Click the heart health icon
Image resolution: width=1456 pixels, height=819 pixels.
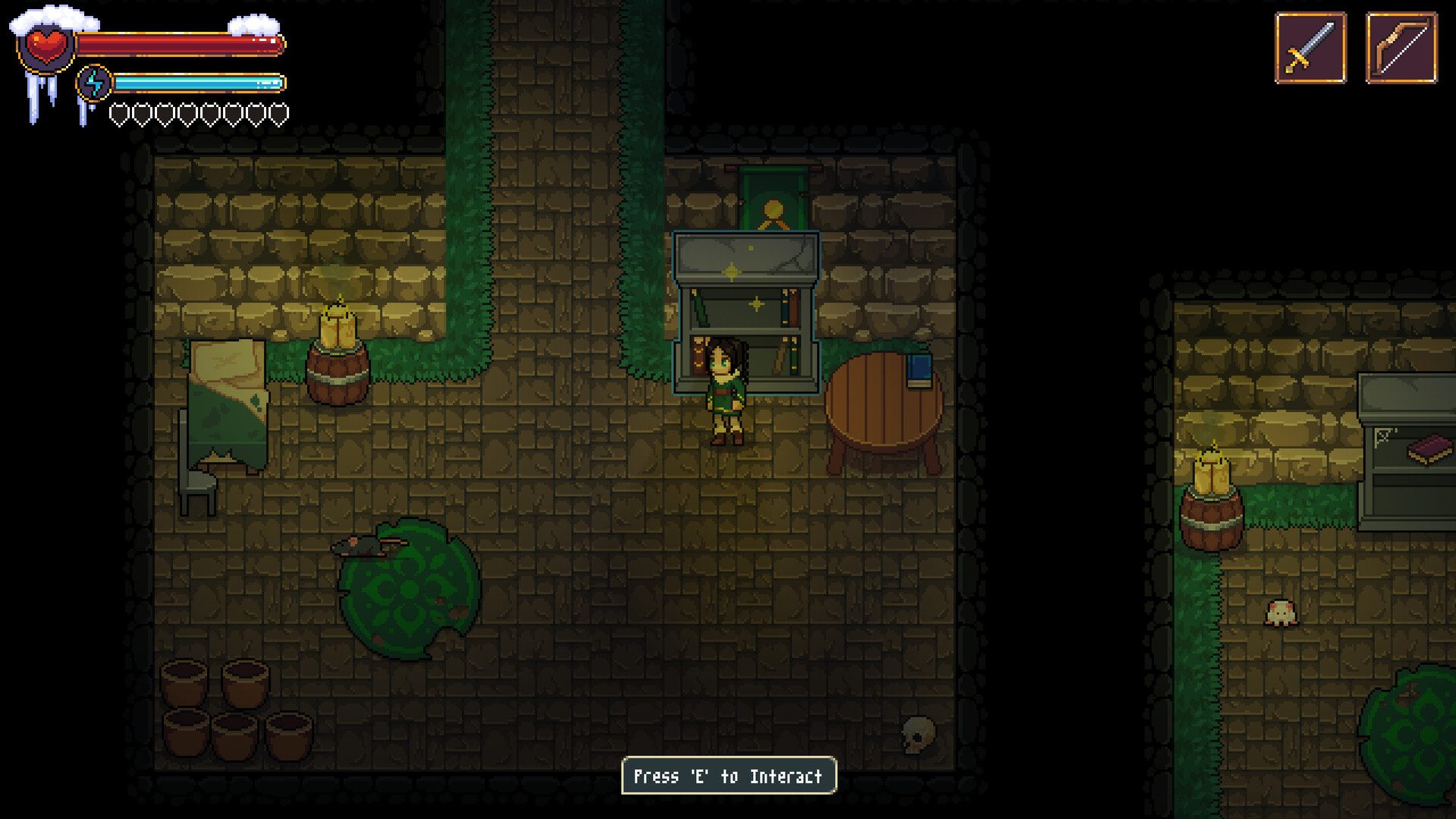click(x=47, y=47)
